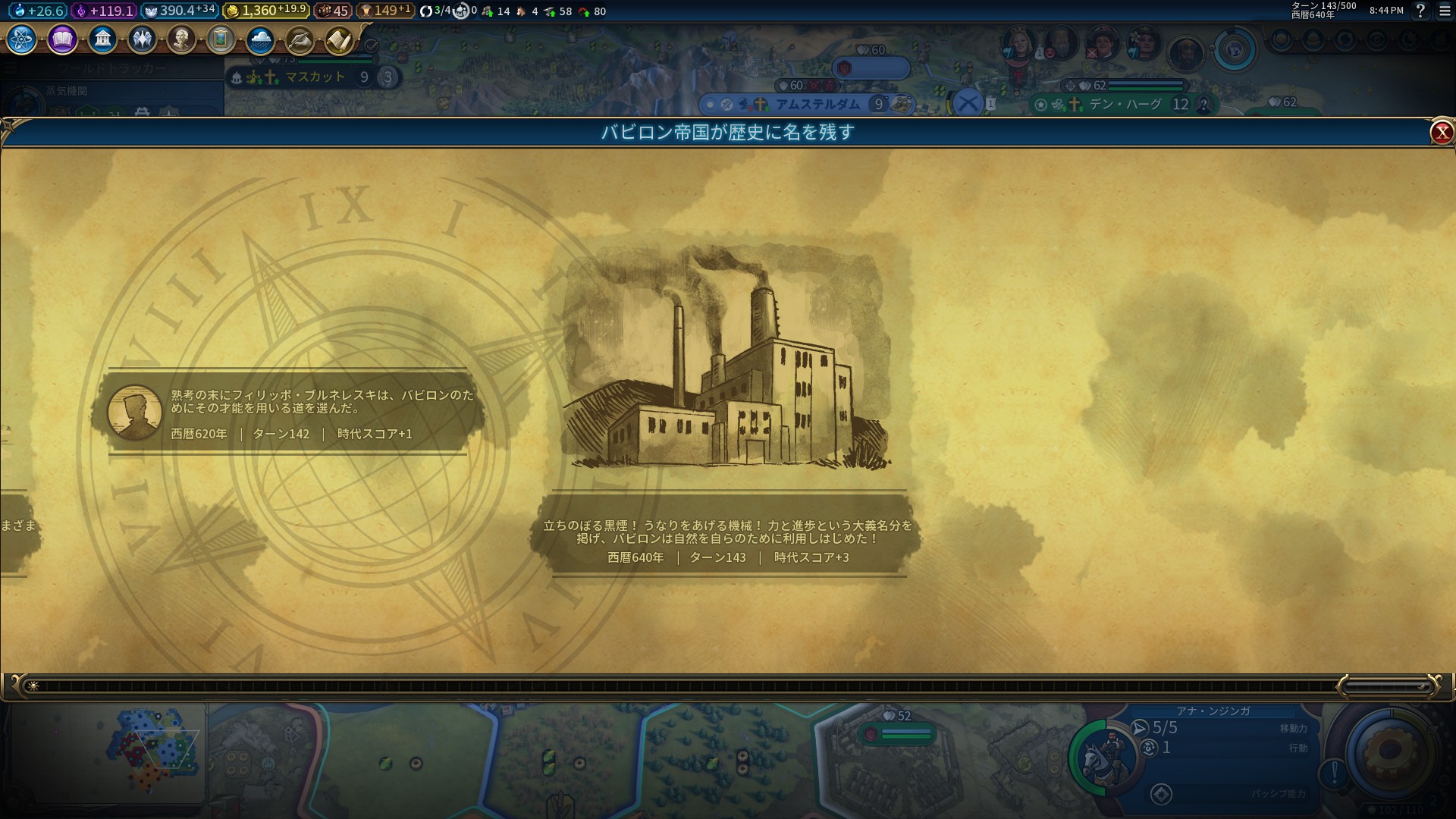Open the government building icon

102,39
